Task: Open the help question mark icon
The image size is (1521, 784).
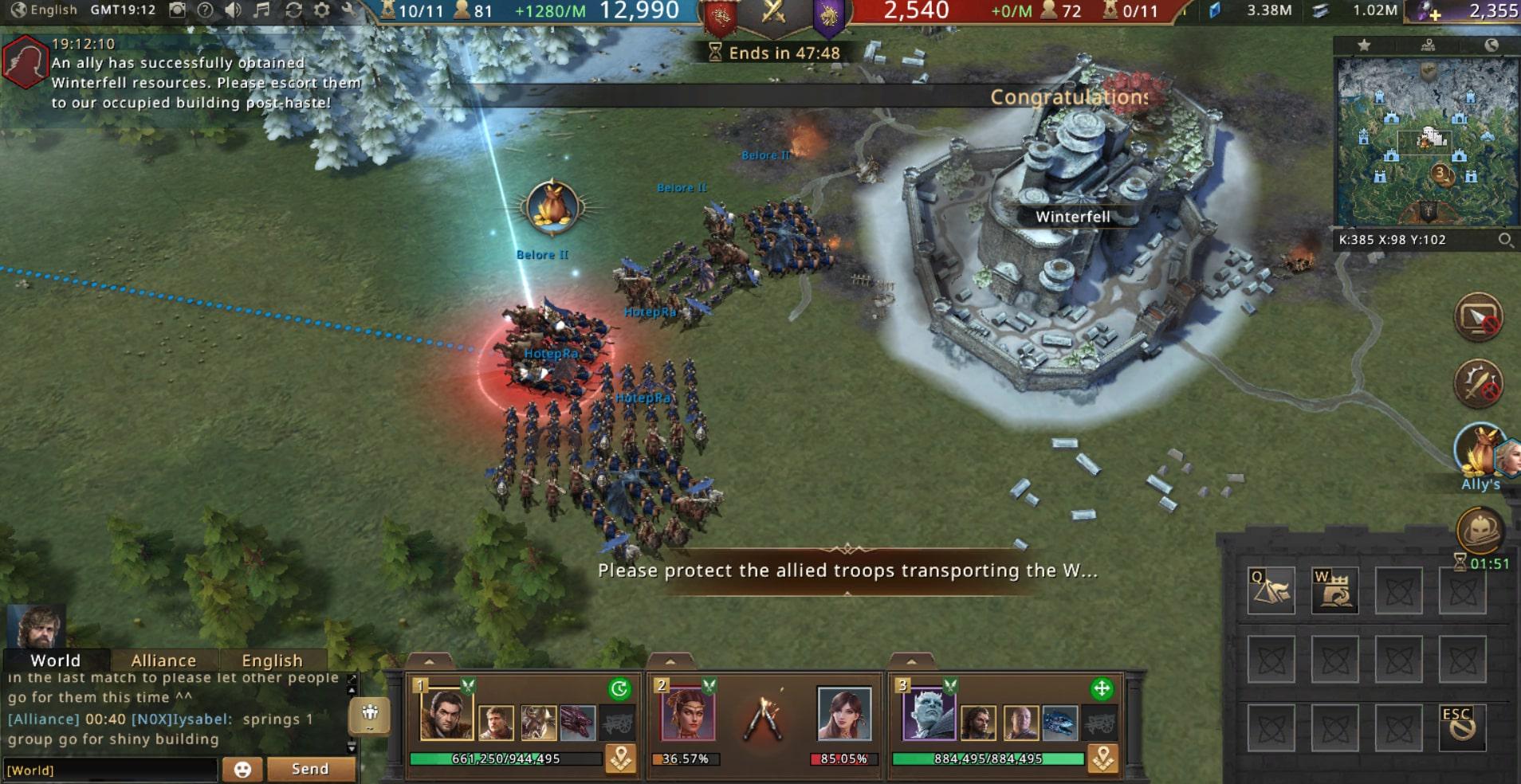Action: tap(205, 10)
